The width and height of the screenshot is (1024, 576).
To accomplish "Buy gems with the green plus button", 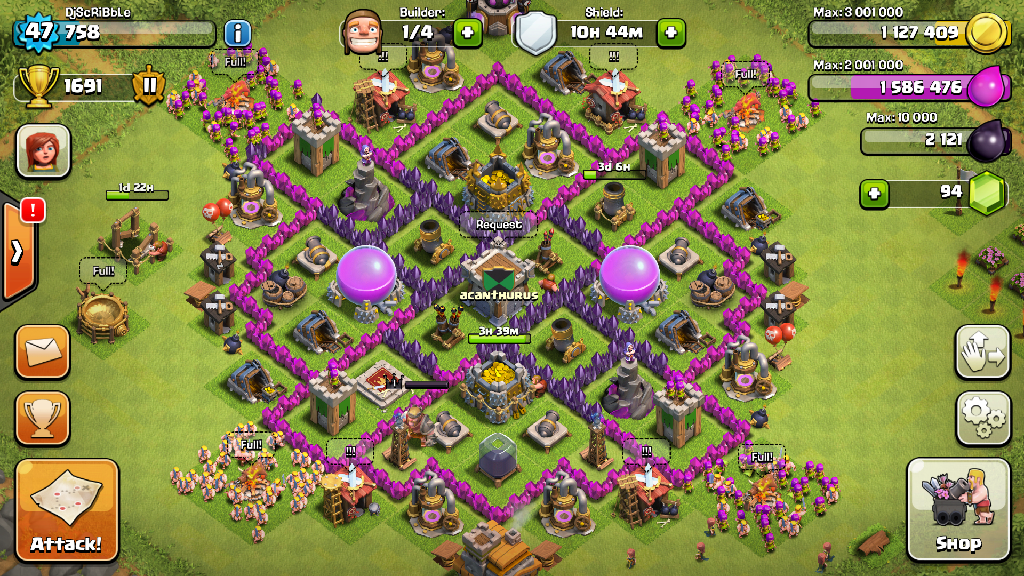I will click(875, 192).
